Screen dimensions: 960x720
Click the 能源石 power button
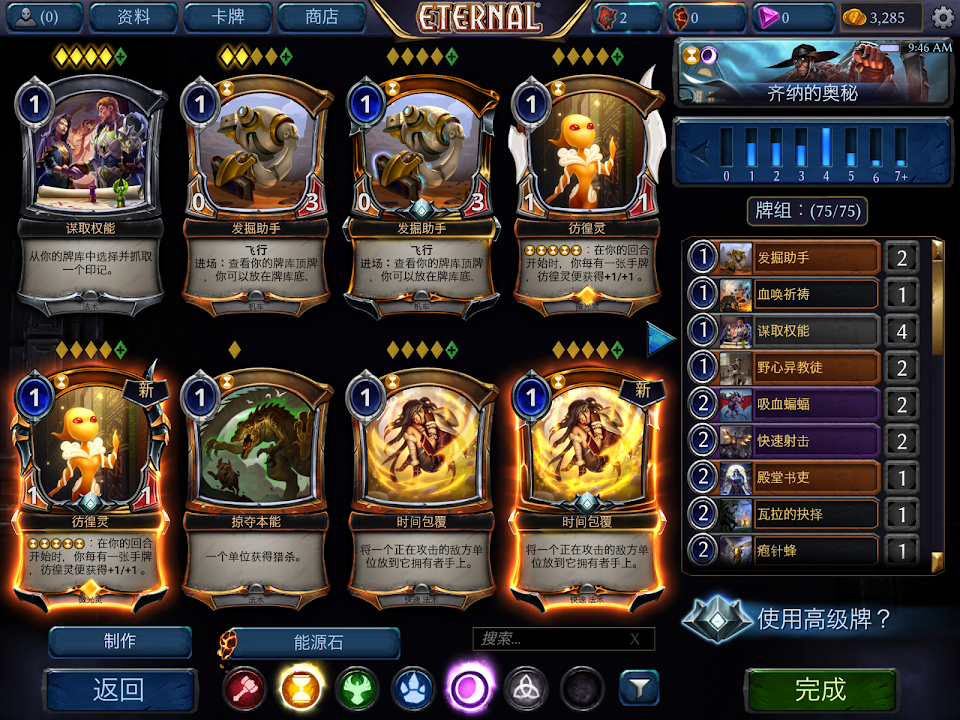[x=316, y=643]
